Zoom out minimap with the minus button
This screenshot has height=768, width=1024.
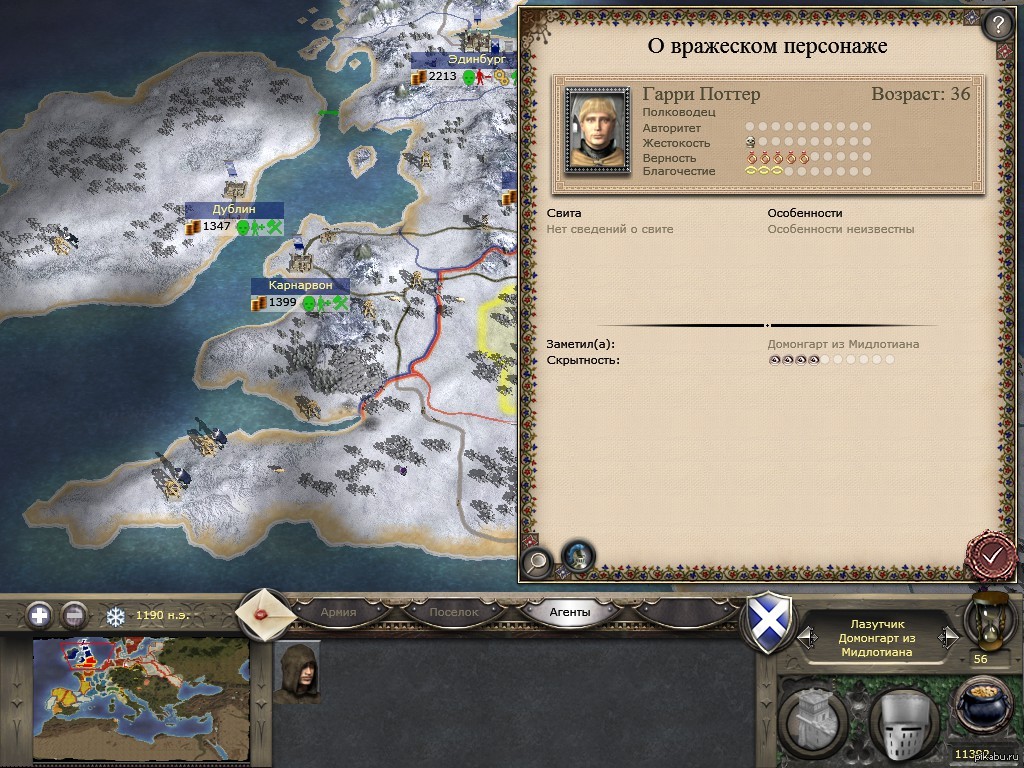pyautogui.click(x=74, y=614)
